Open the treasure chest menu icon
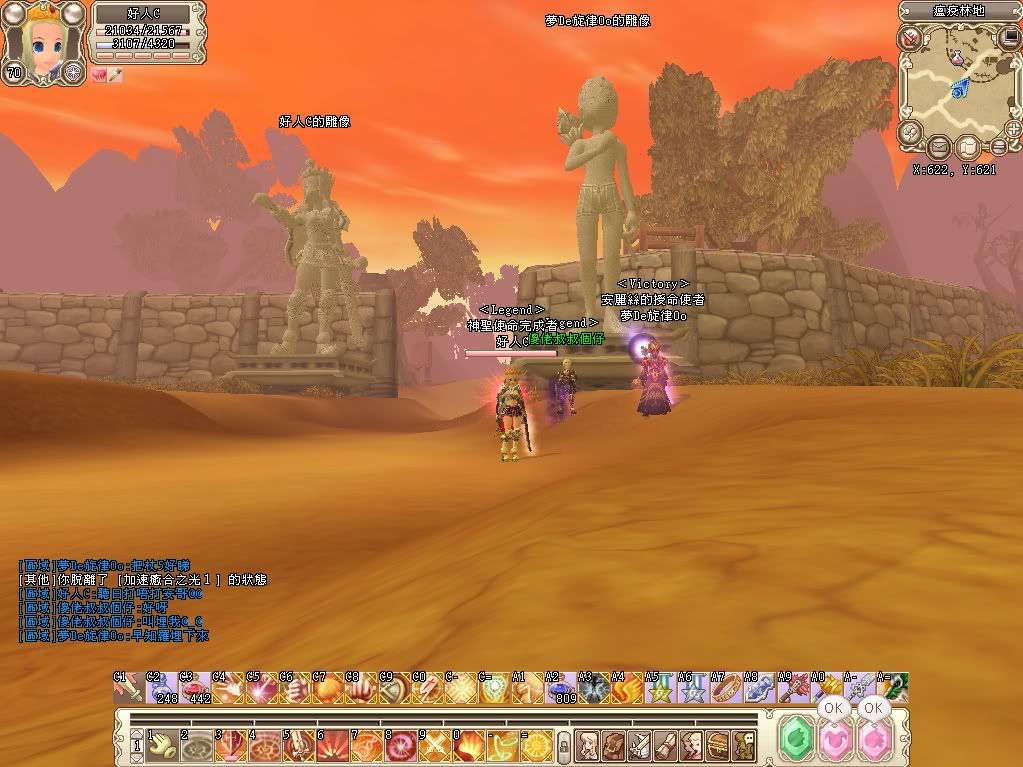Screen dimensions: 1023x767 coord(718,744)
